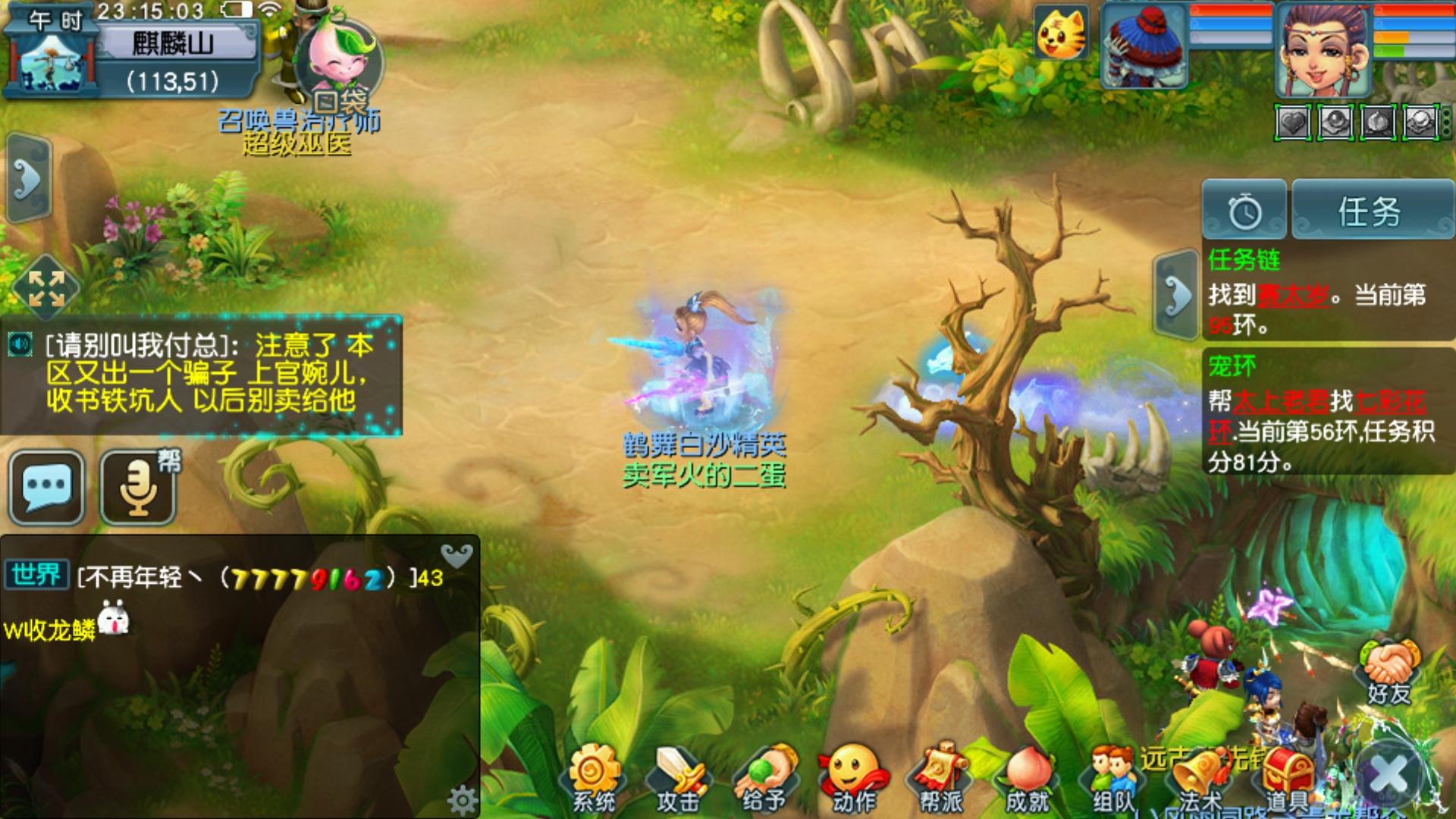
Task: Show the 成就 achievements screen
Action: [1027, 777]
